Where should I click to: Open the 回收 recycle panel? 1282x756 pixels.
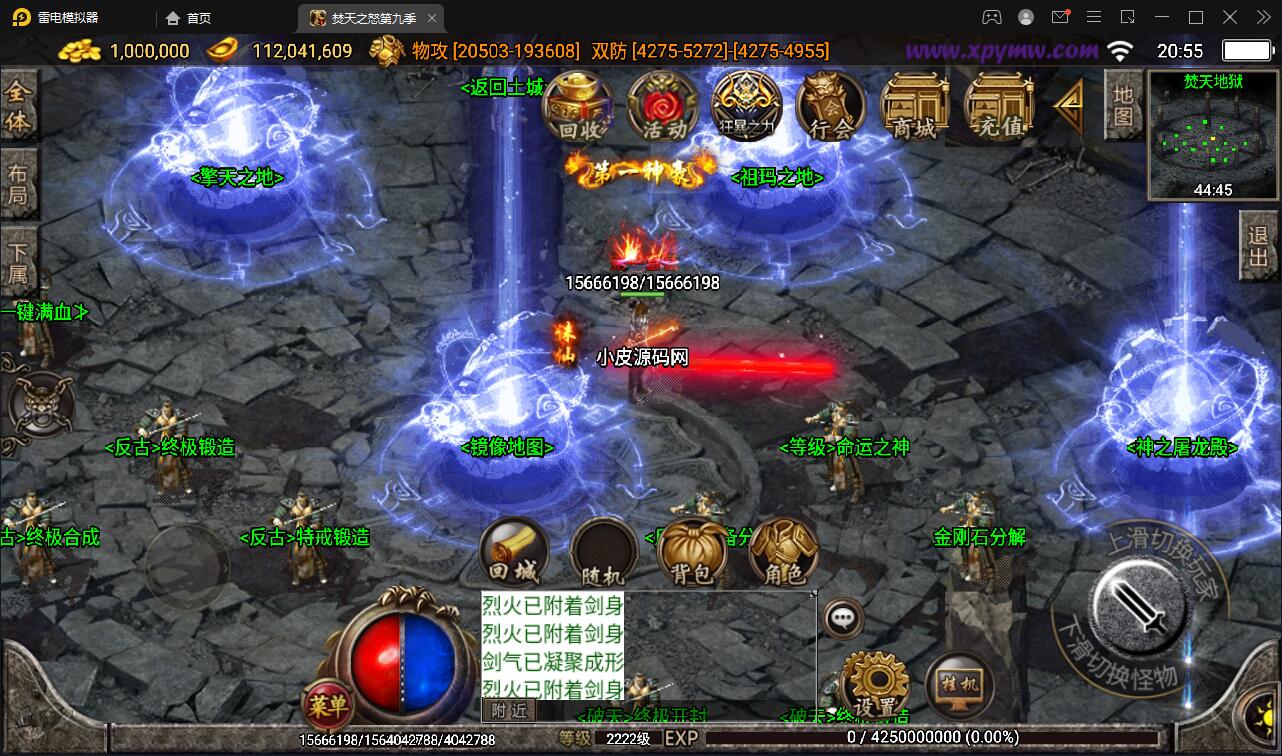click(578, 110)
